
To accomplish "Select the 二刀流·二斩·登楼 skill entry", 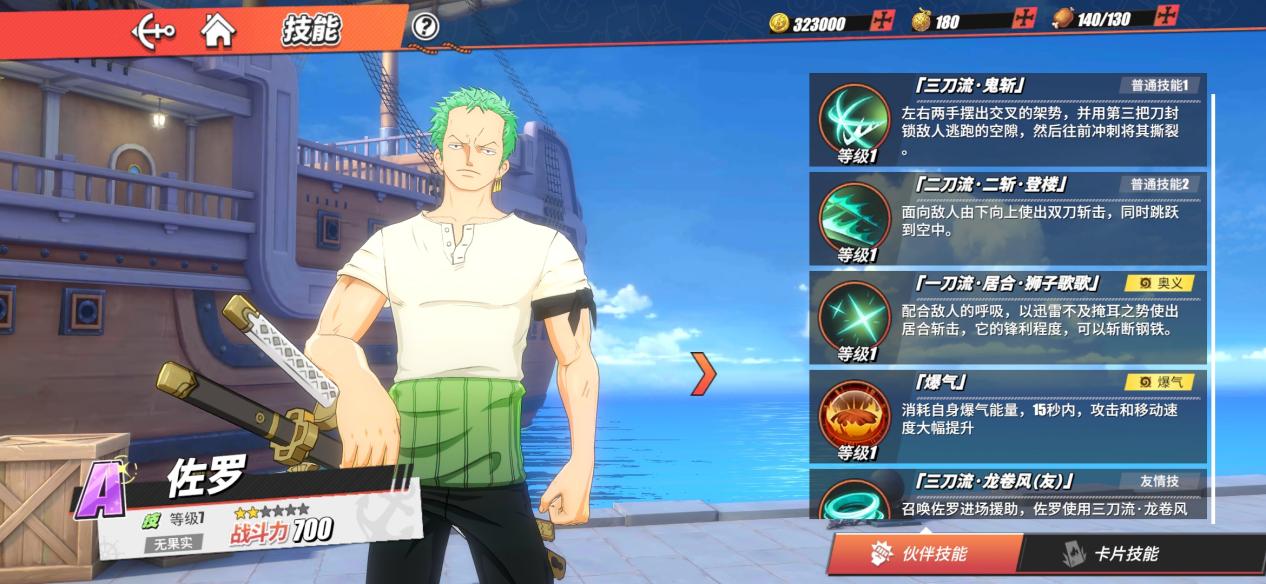I will click(x=1008, y=218).
